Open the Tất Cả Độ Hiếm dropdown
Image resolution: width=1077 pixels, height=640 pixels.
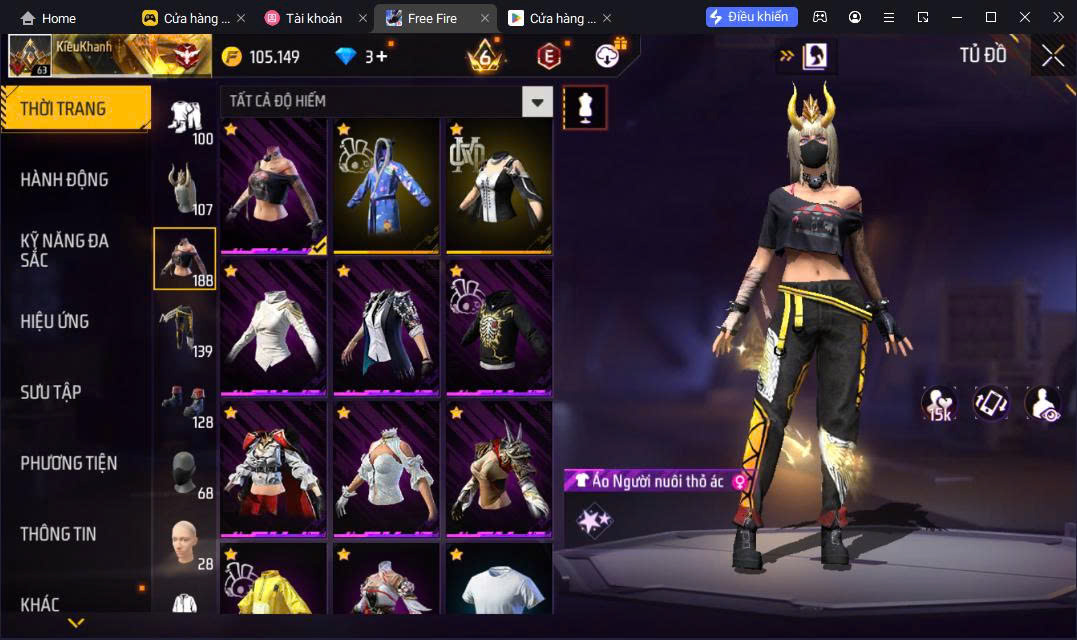pos(538,101)
